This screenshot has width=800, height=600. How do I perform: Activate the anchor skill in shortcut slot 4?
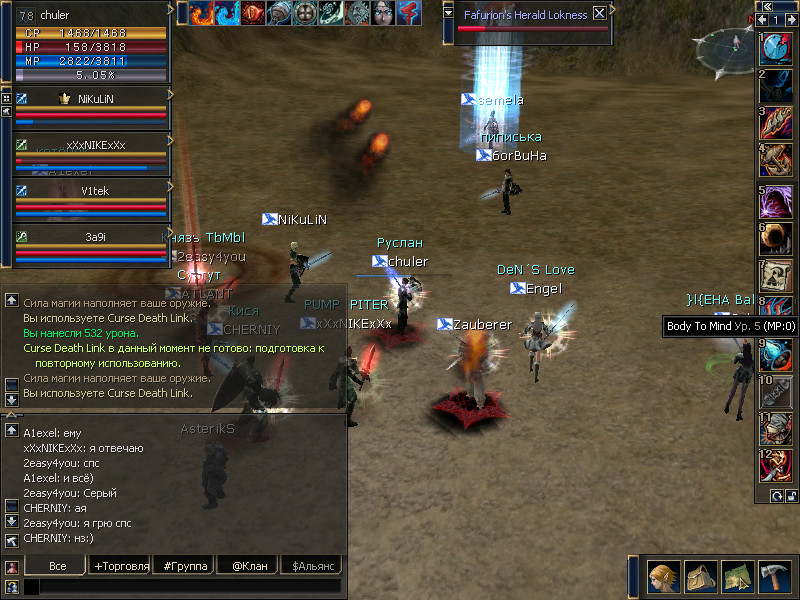point(776,158)
